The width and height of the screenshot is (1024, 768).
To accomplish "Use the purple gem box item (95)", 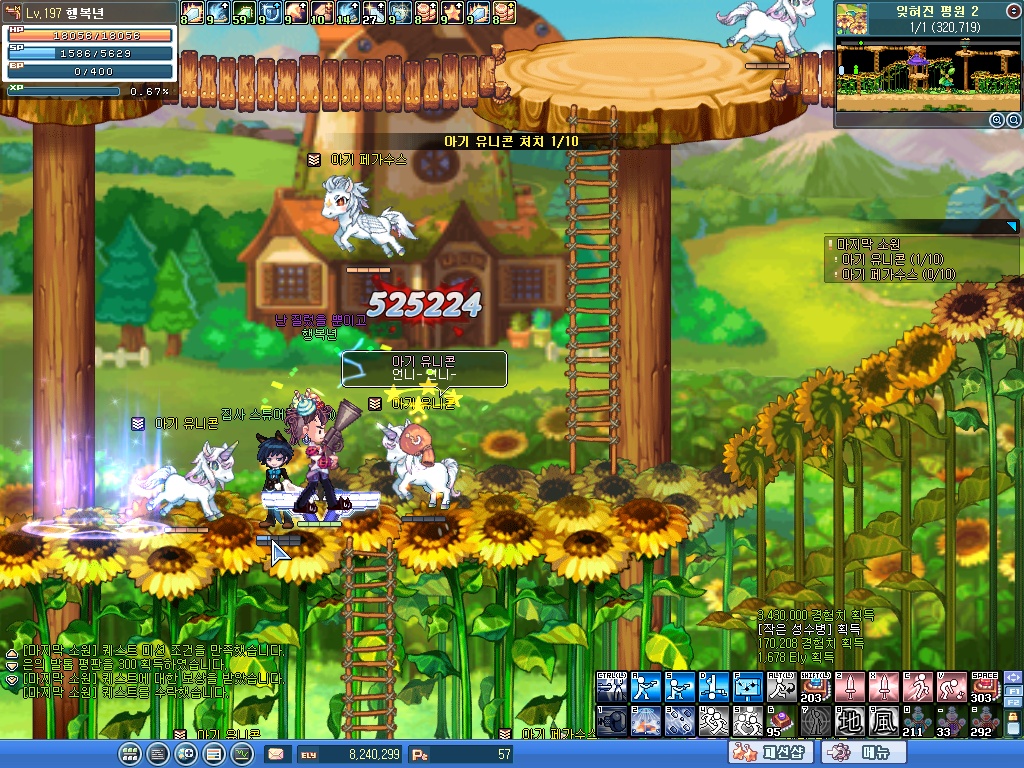I will 781,721.
